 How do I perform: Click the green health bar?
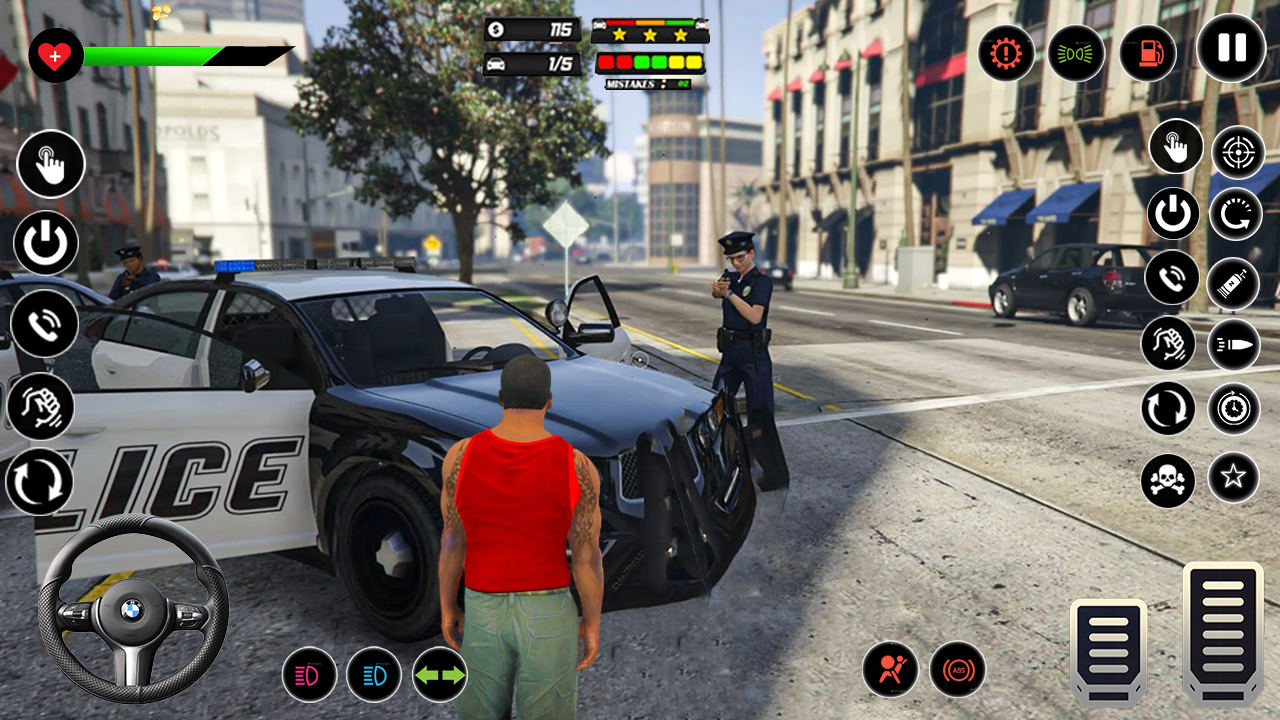(x=150, y=57)
